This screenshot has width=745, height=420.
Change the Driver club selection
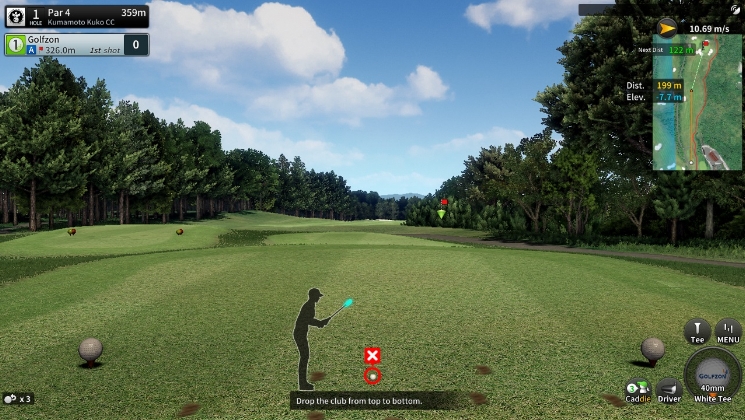[x=668, y=391]
